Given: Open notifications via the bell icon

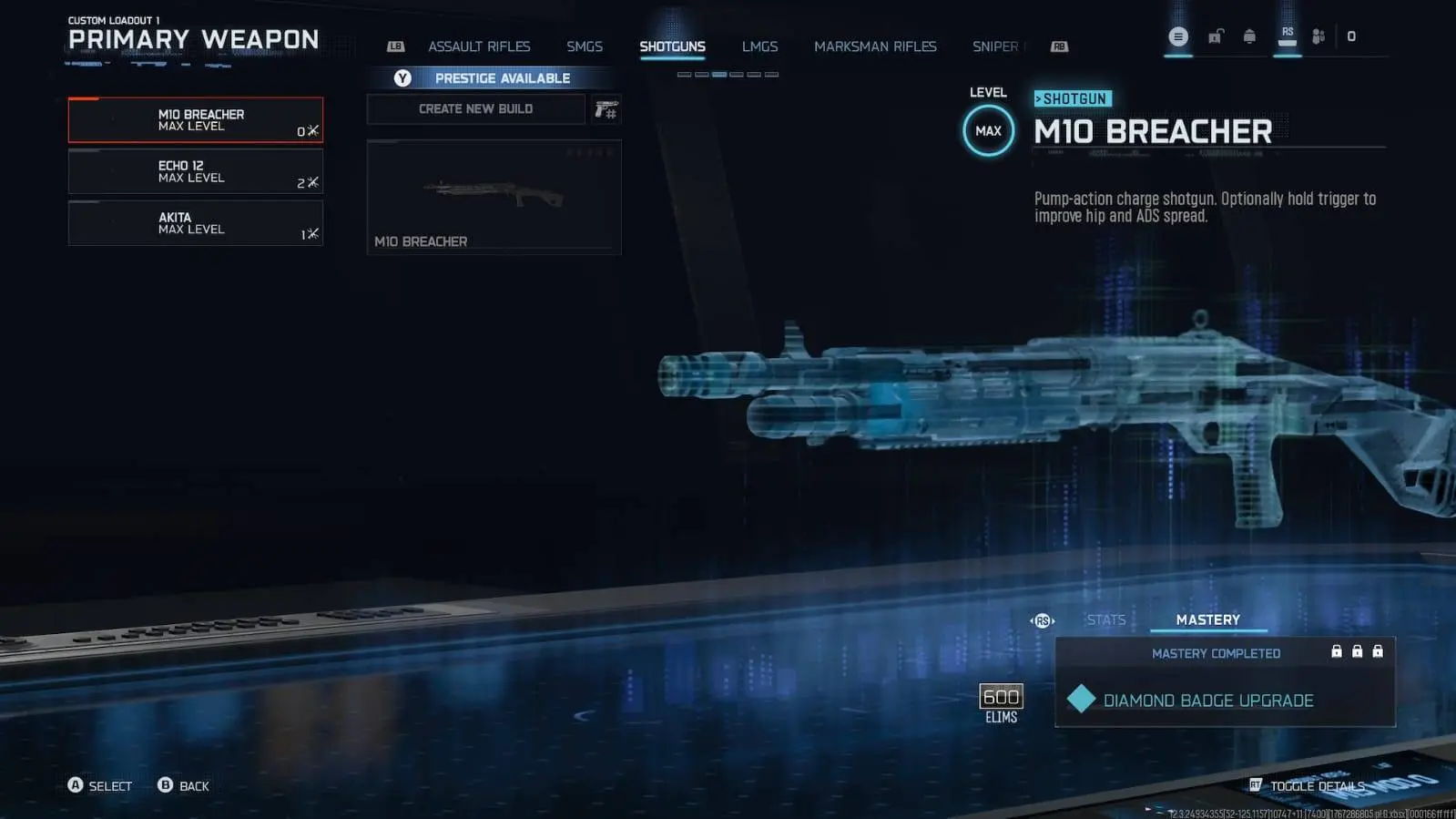Looking at the screenshot, I should point(1249,36).
